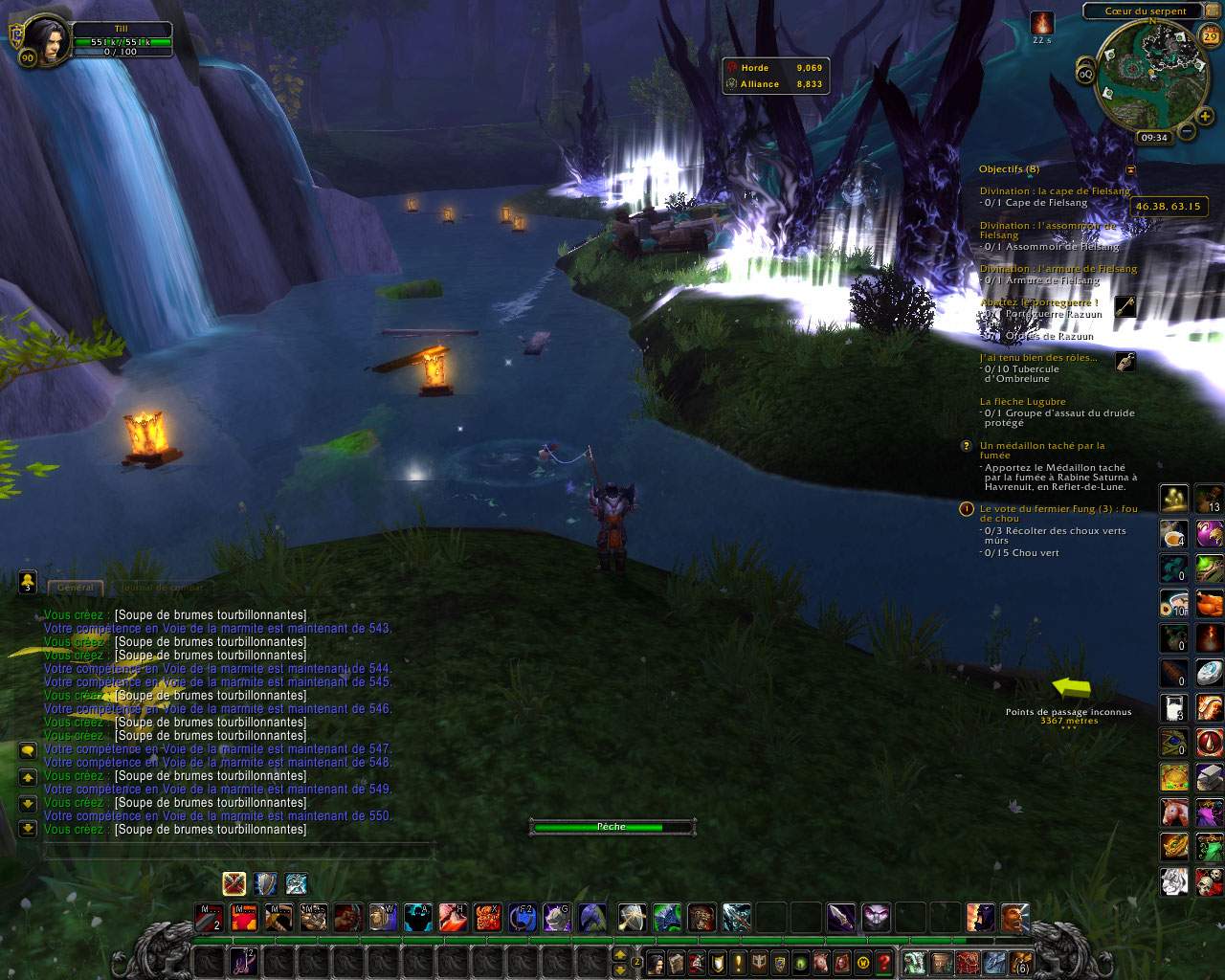Summon the brown horse mount icon

tap(1174, 813)
